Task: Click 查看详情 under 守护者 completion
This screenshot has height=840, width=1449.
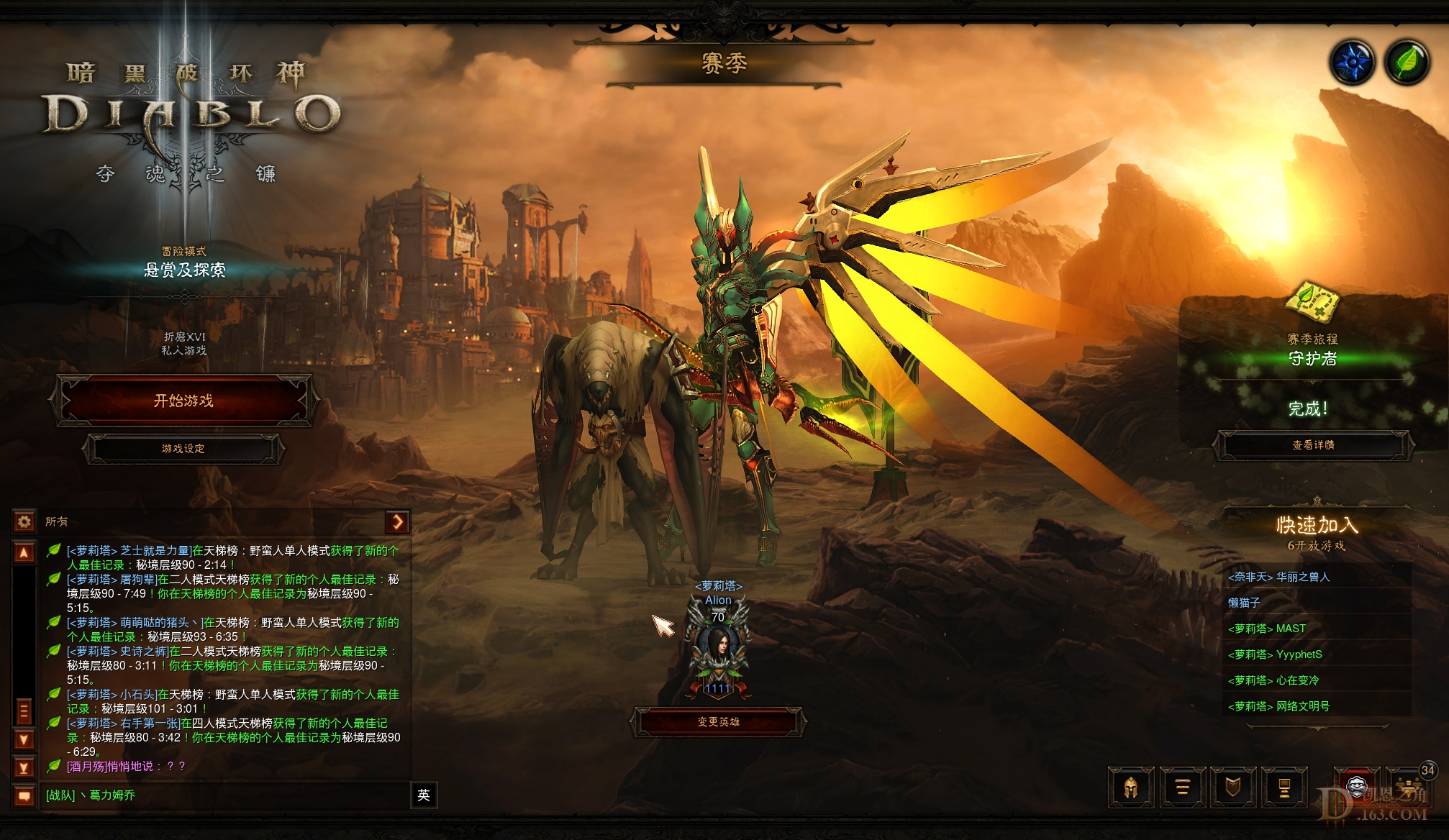Action: [x=1313, y=446]
